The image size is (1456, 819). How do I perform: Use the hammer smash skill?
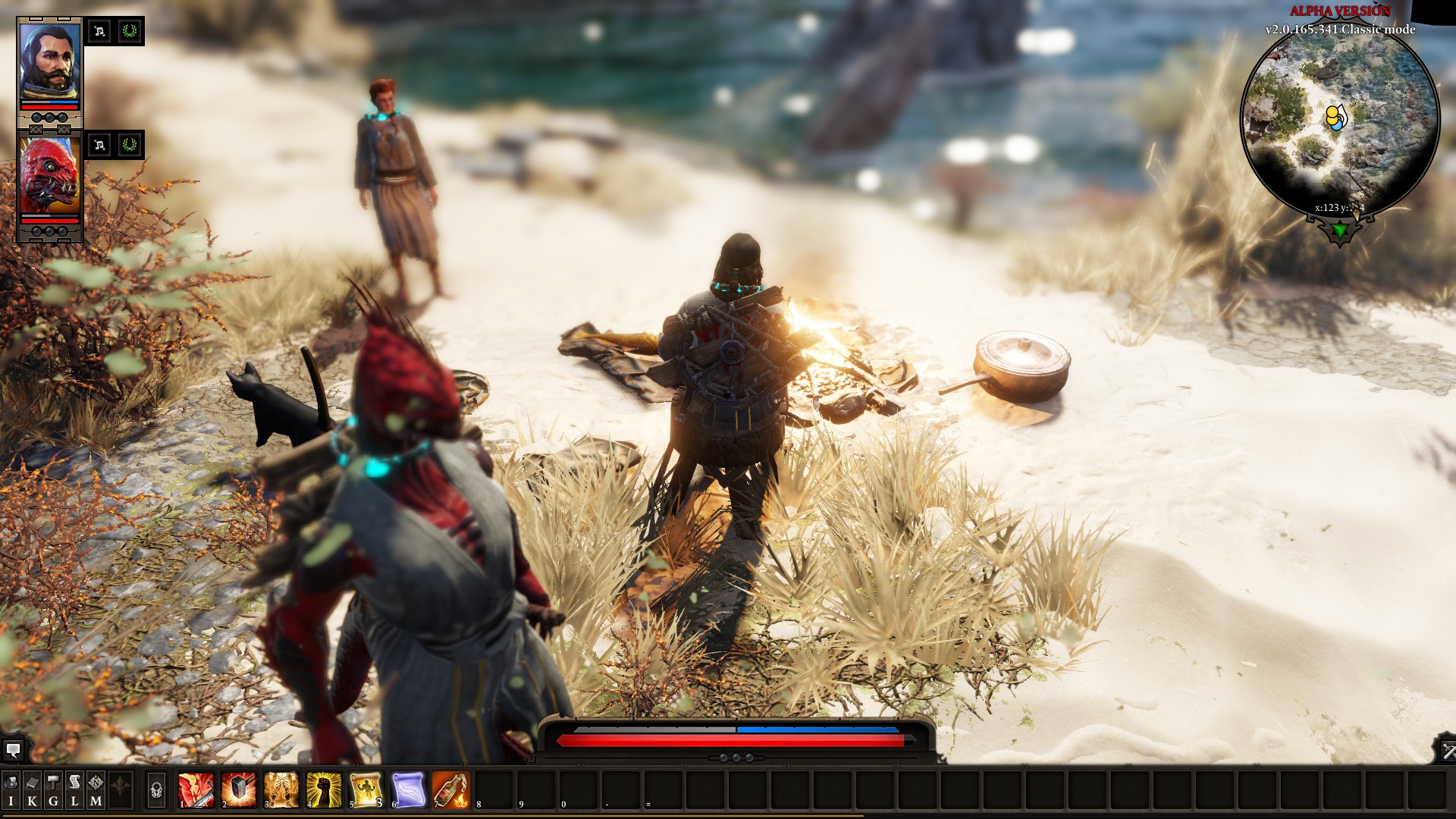(238, 789)
